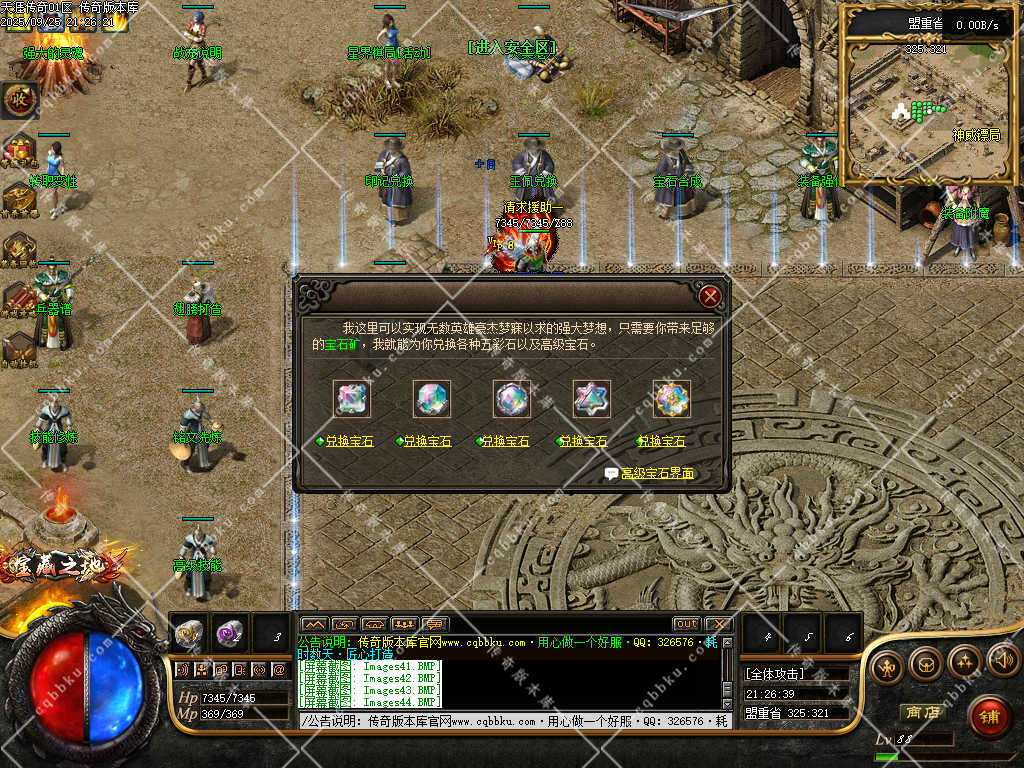
Task: Choose the six-pointed star gem icon
Action: coord(592,399)
